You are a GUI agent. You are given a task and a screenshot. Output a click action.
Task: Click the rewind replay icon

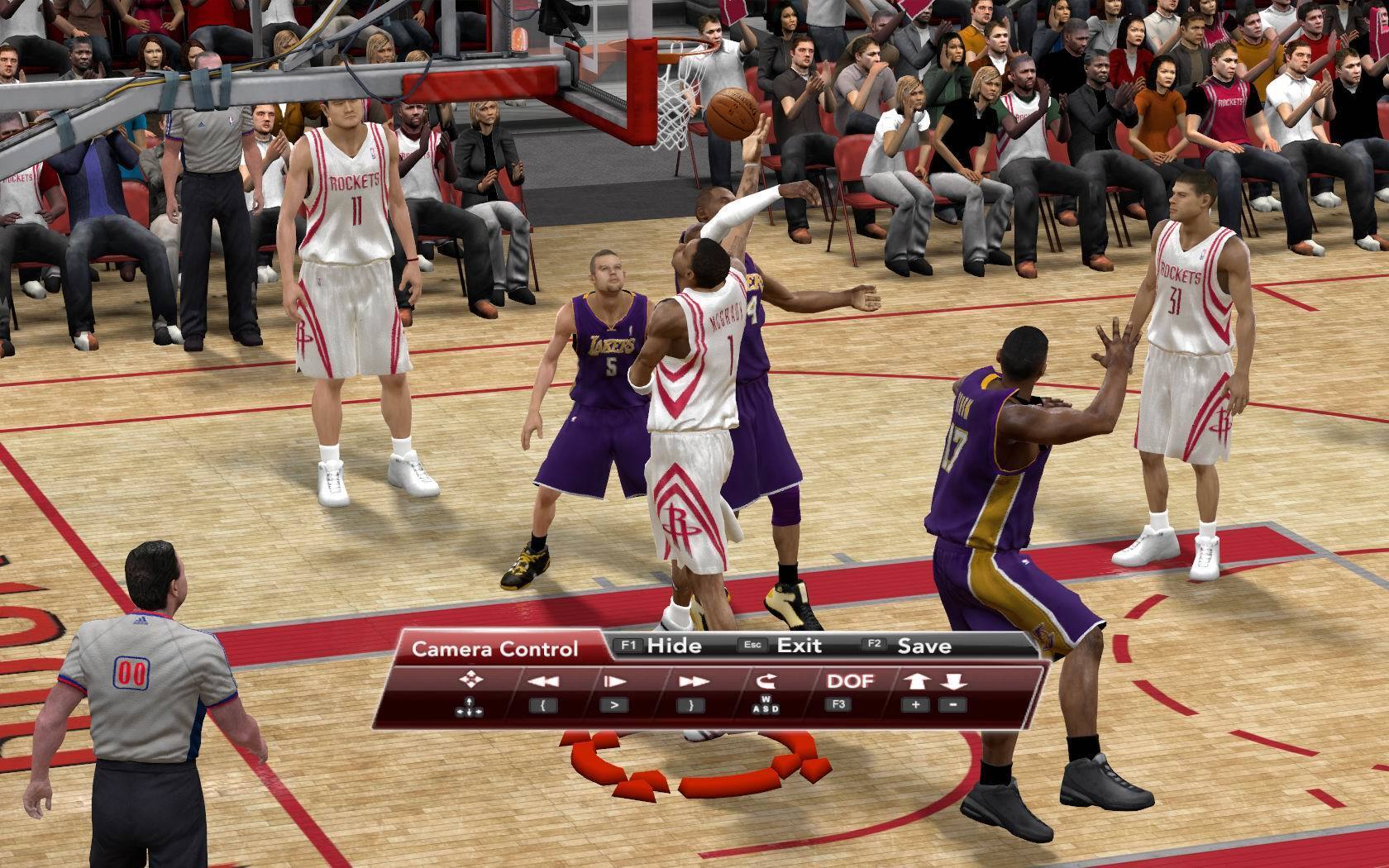point(543,682)
